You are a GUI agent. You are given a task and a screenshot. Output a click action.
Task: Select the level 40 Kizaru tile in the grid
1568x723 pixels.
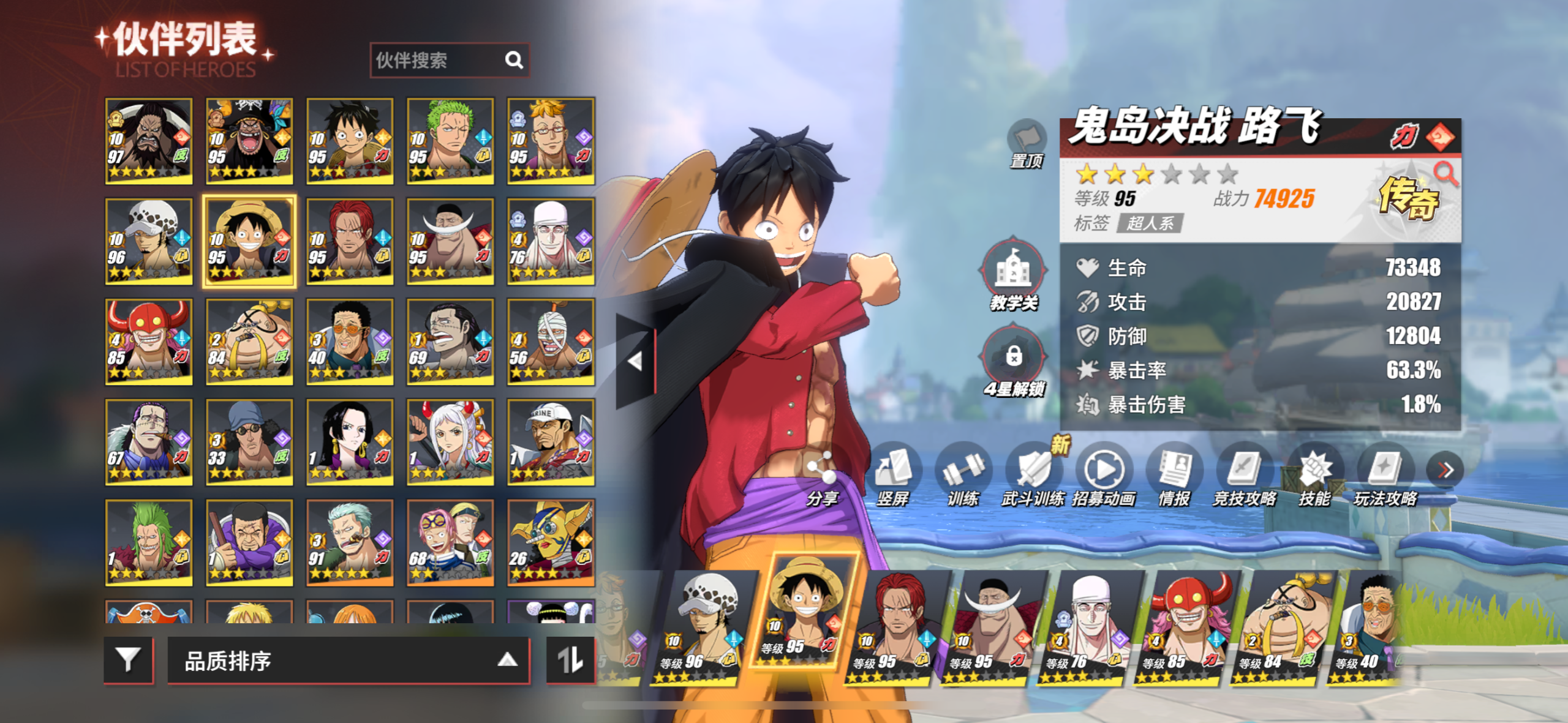(x=349, y=342)
